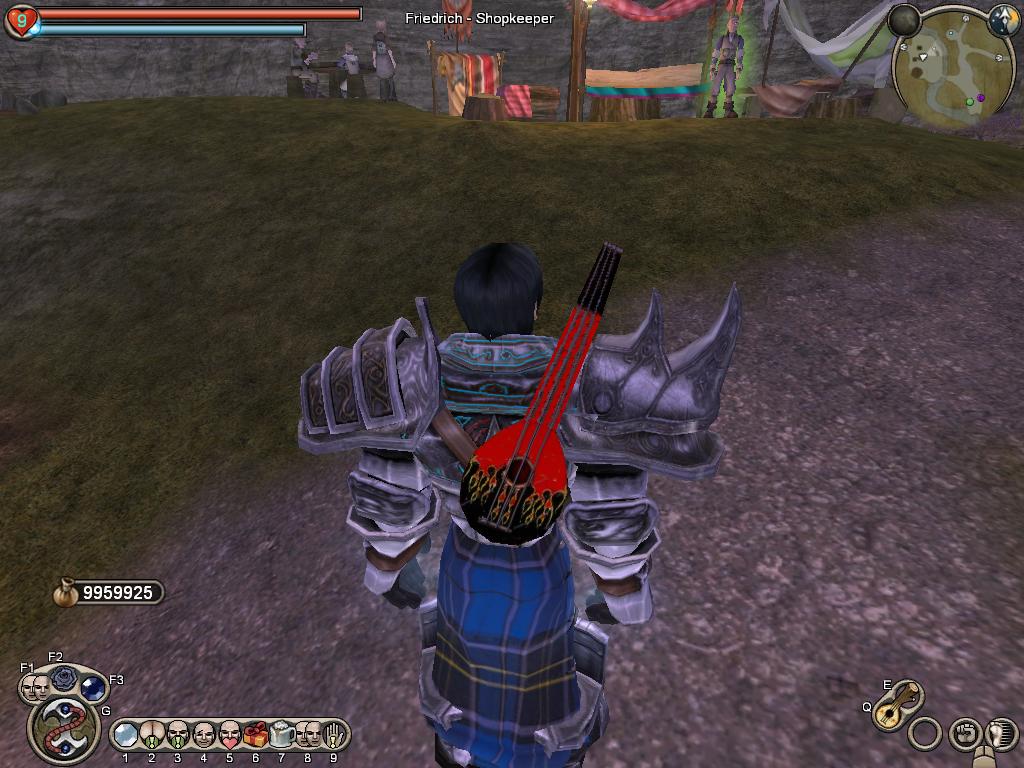The image size is (1024, 768).
Task: Select the lute weapon icon
Action: coord(897,703)
